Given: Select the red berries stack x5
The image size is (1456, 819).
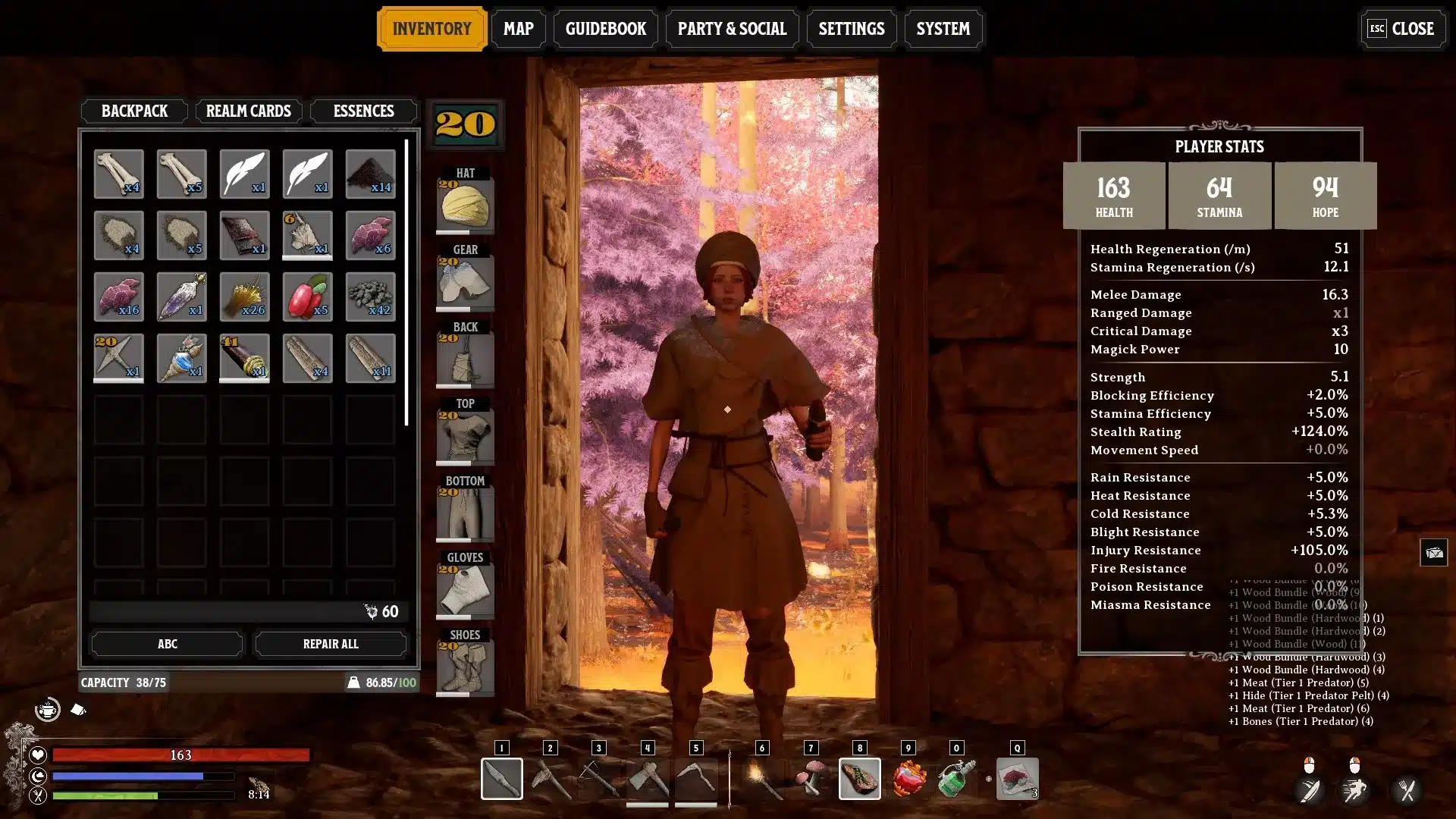Looking at the screenshot, I should pyautogui.click(x=307, y=297).
